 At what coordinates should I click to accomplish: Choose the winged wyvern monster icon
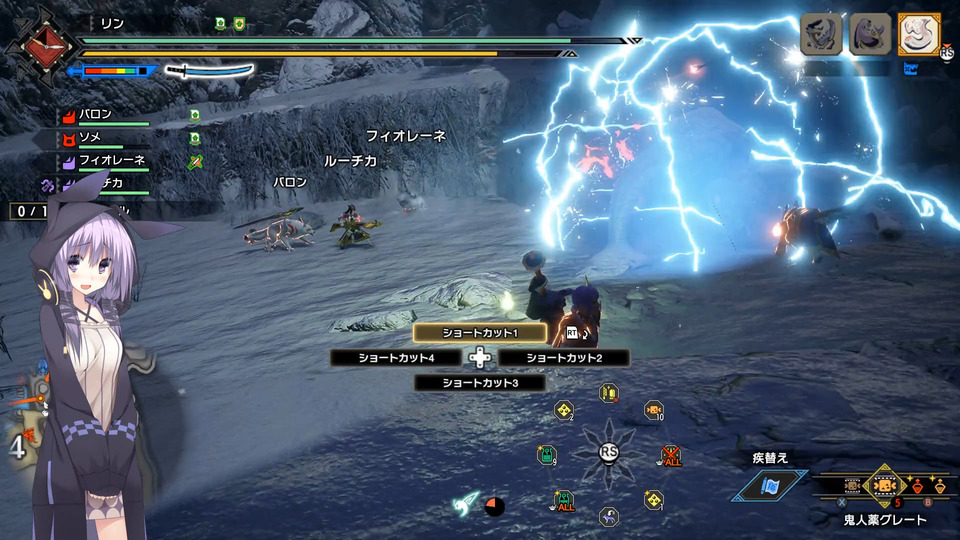821,34
